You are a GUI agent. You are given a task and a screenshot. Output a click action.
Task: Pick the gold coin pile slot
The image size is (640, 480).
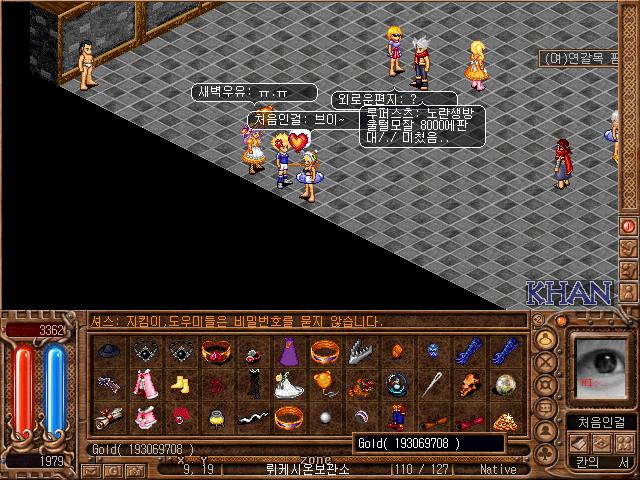504,418
